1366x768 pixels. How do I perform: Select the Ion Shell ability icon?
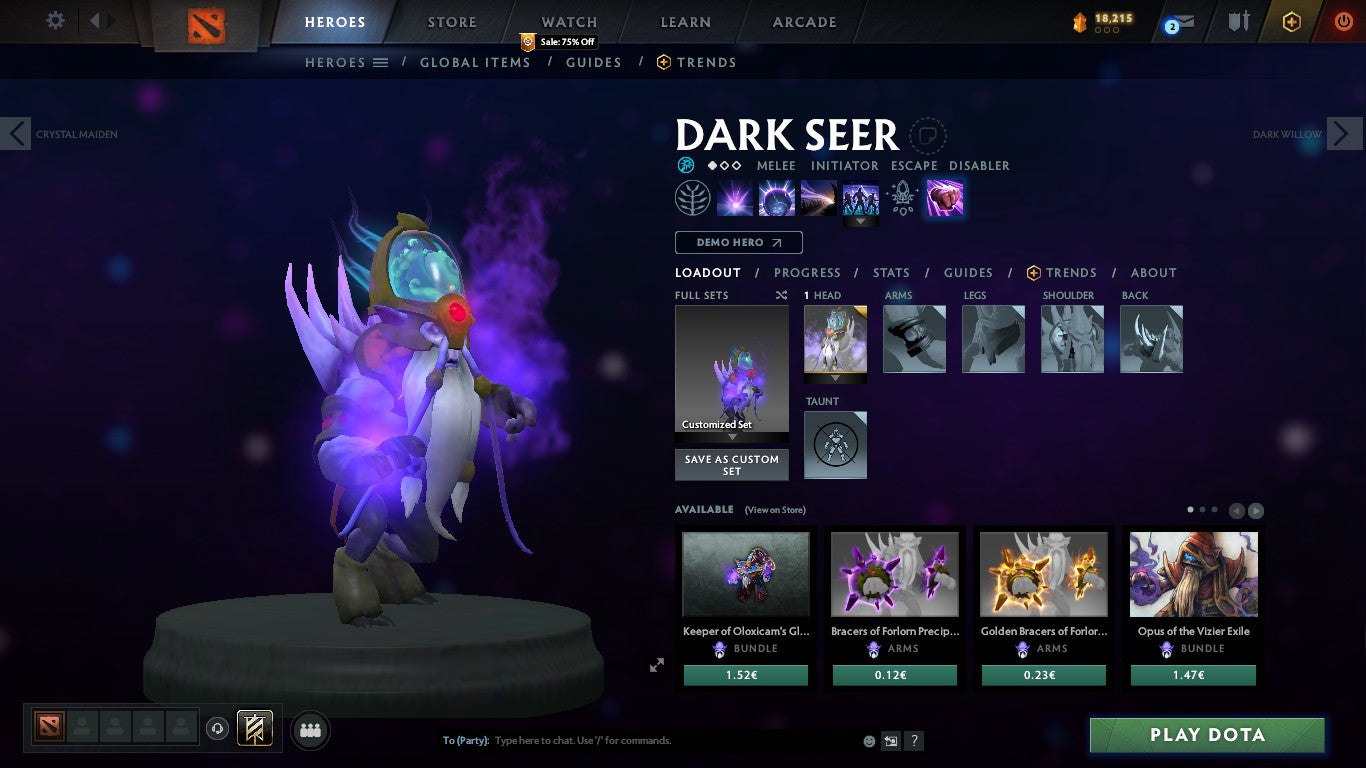point(775,197)
